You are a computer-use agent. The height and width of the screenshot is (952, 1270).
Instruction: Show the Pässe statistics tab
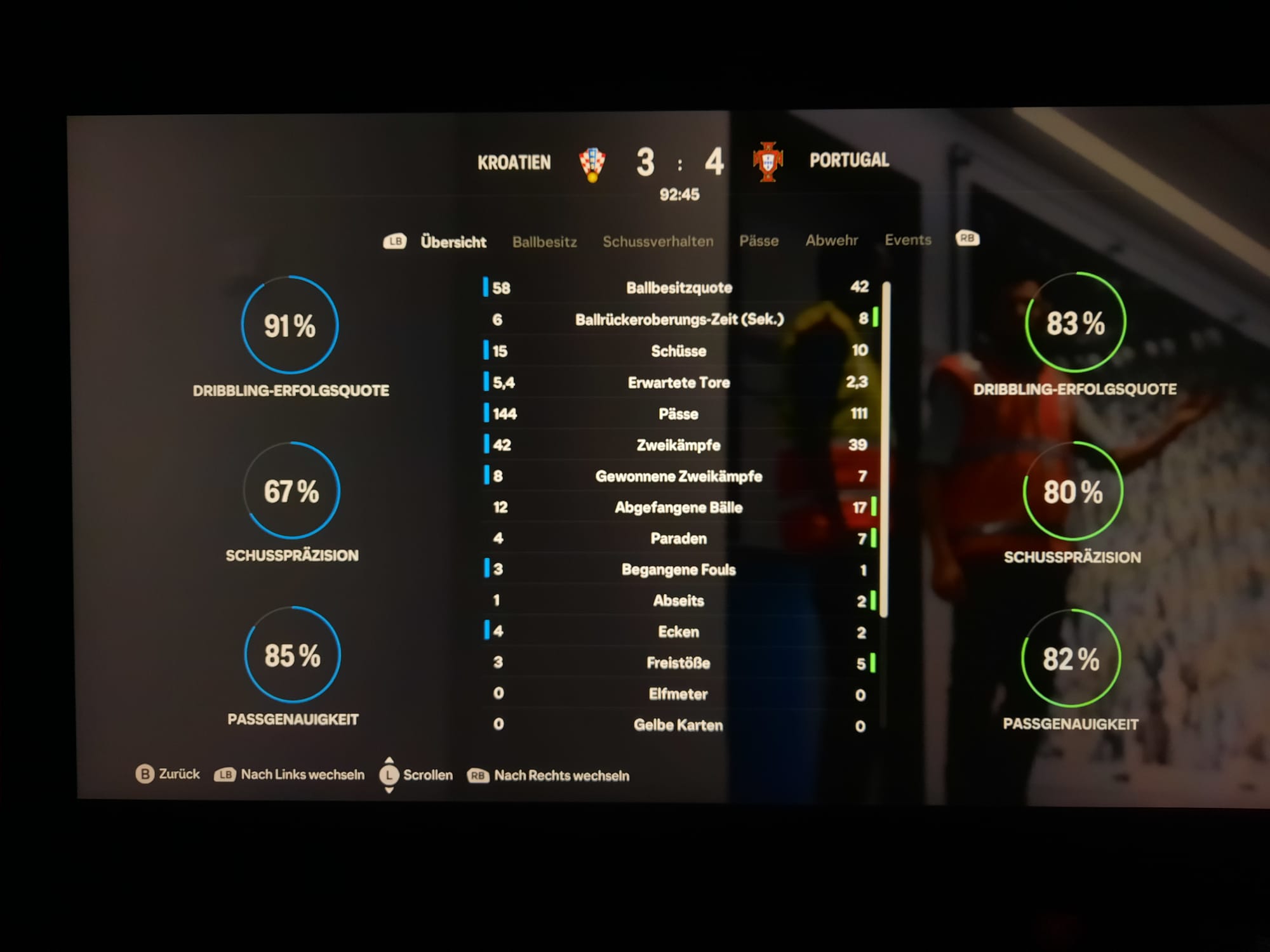coord(759,241)
